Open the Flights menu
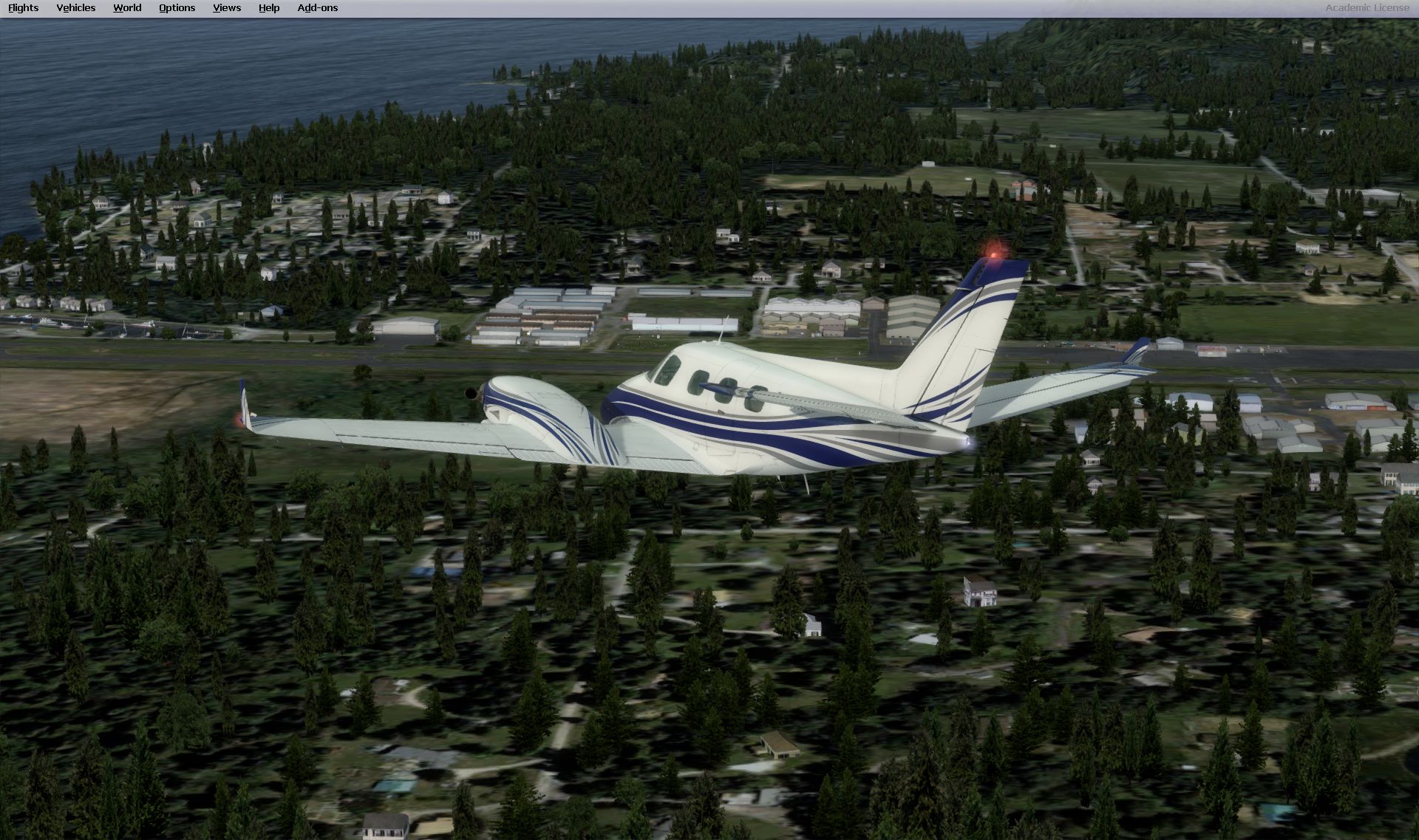Image resolution: width=1419 pixels, height=840 pixels. (x=23, y=8)
